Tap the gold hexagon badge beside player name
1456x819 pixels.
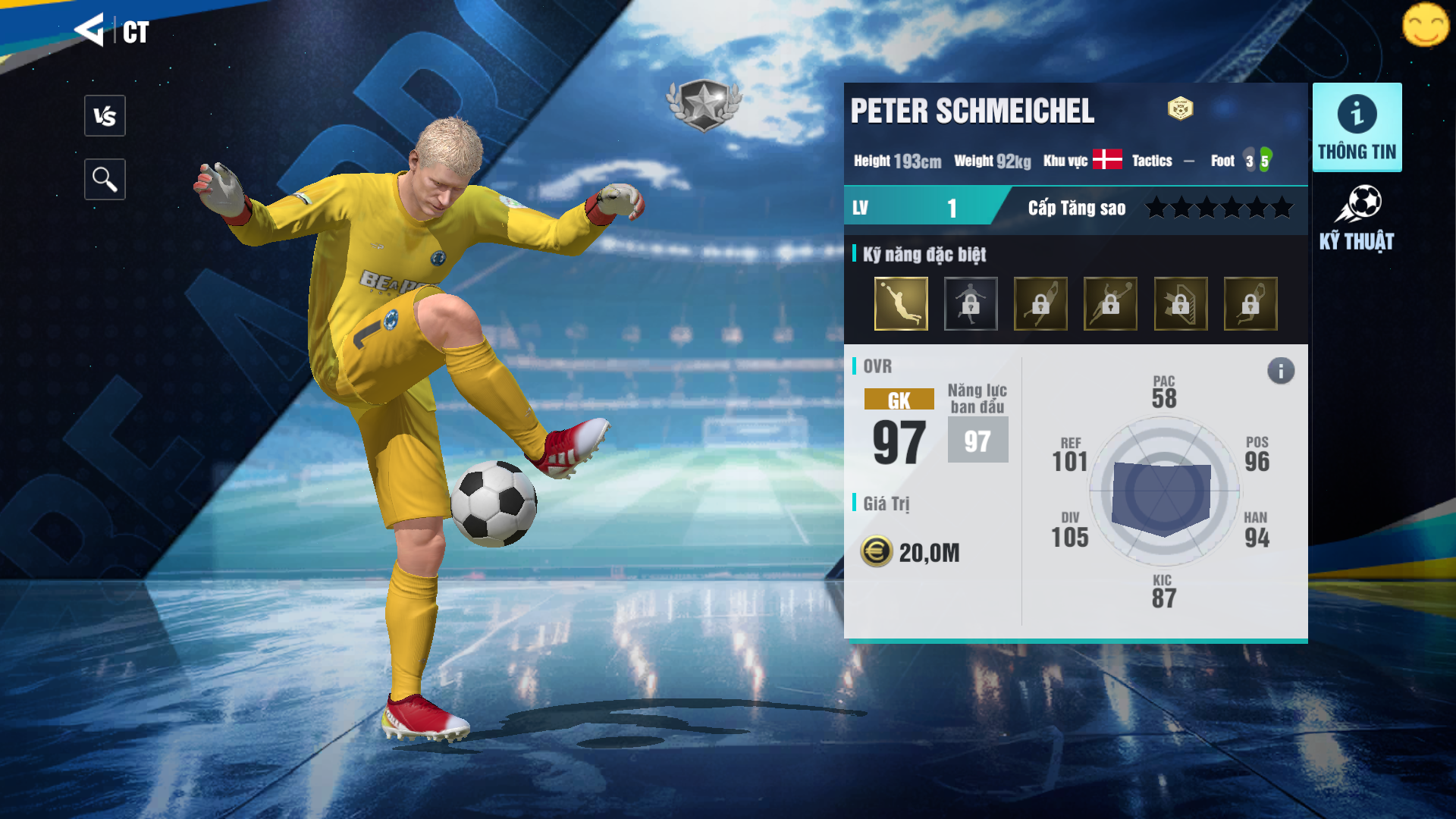[x=1180, y=109]
